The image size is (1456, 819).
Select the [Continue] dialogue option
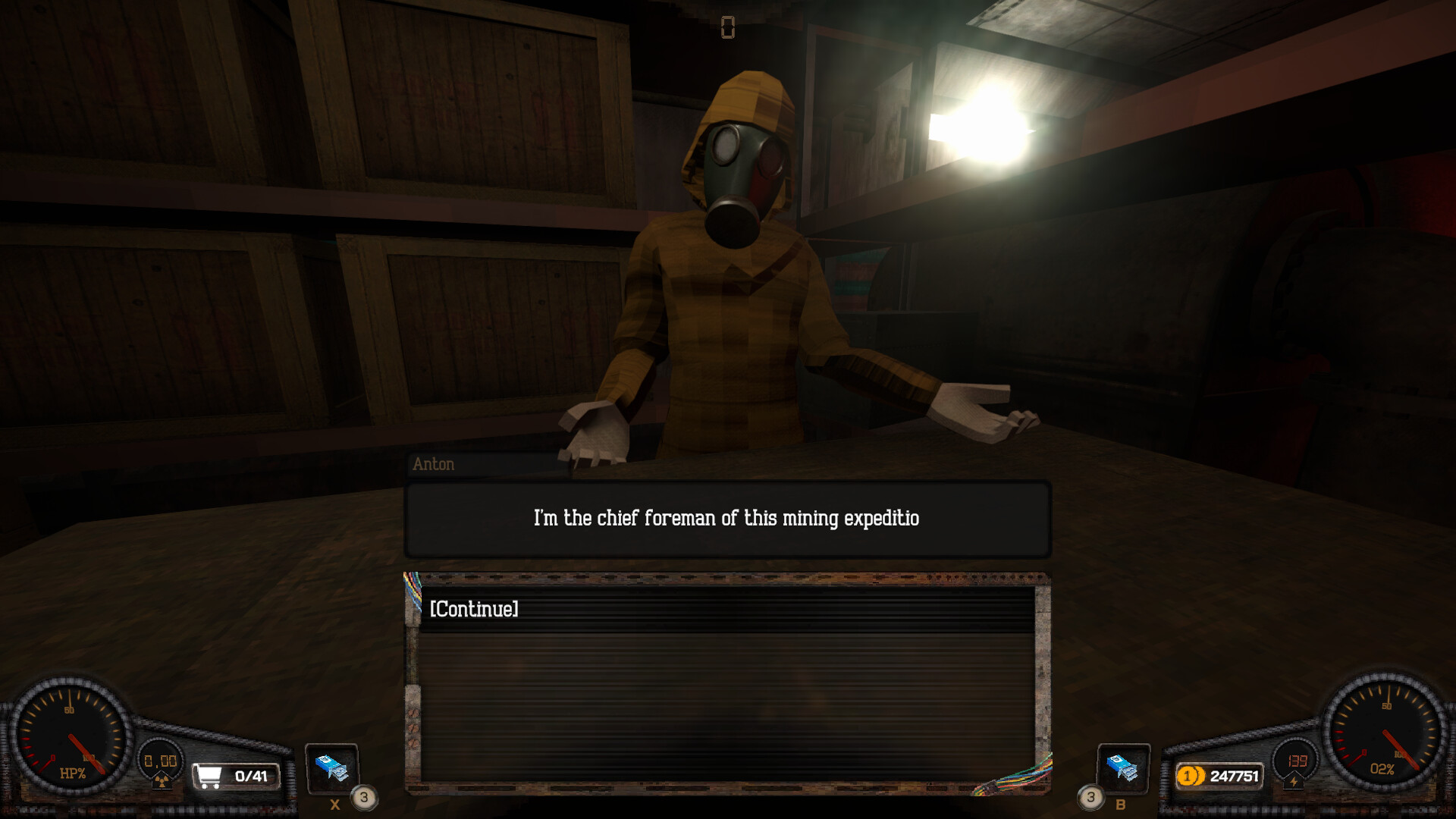[x=473, y=609]
